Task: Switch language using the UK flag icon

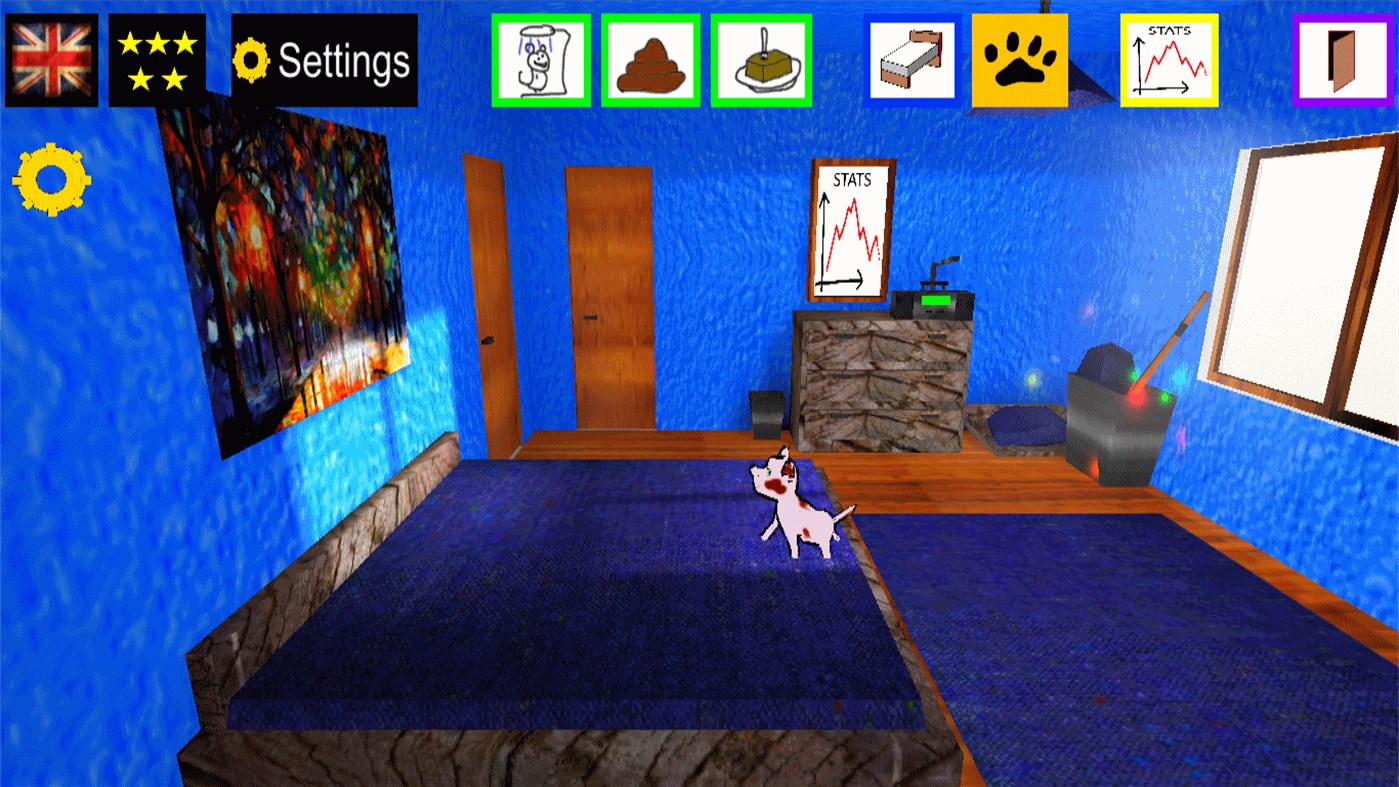Action: [52, 57]
